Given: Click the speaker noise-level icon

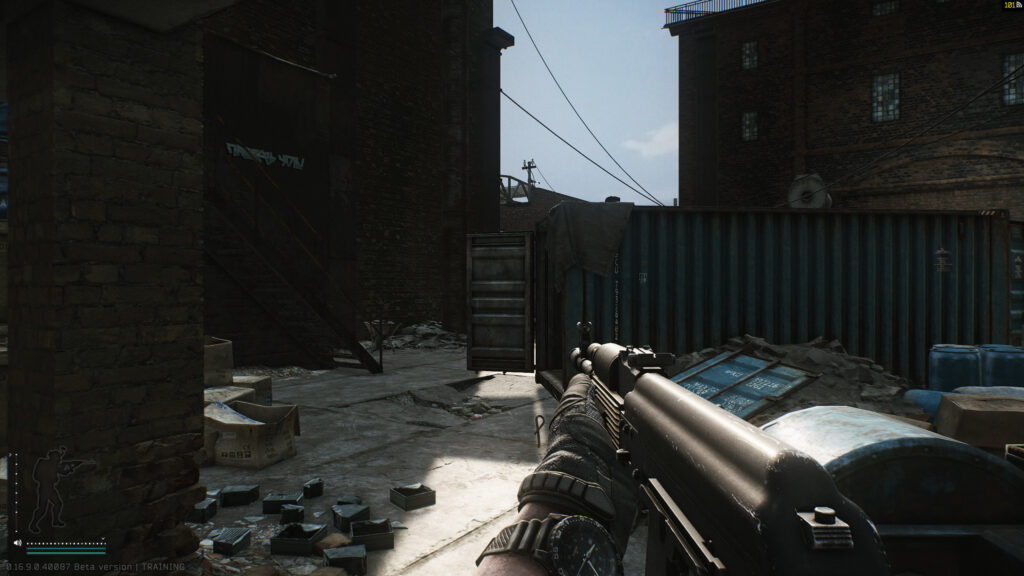Looking at the screenshot, I should coord(17,544).
